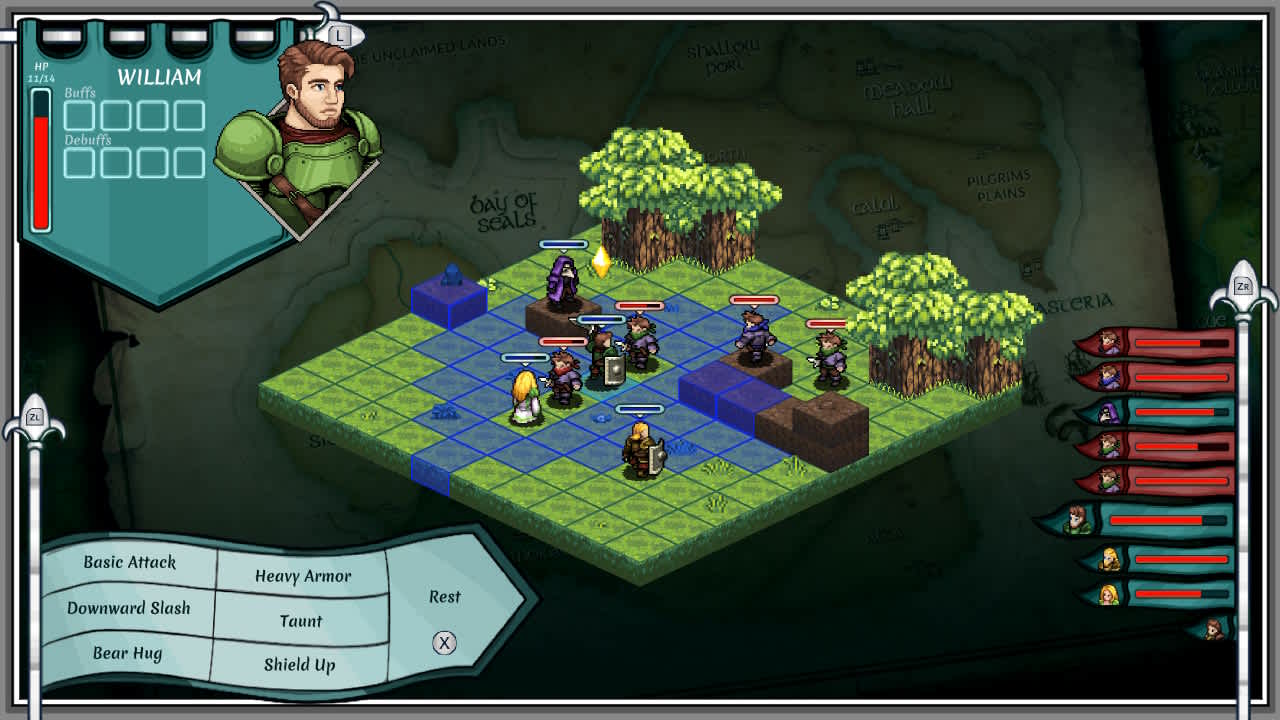Use the Basic Attack ability

131,563
